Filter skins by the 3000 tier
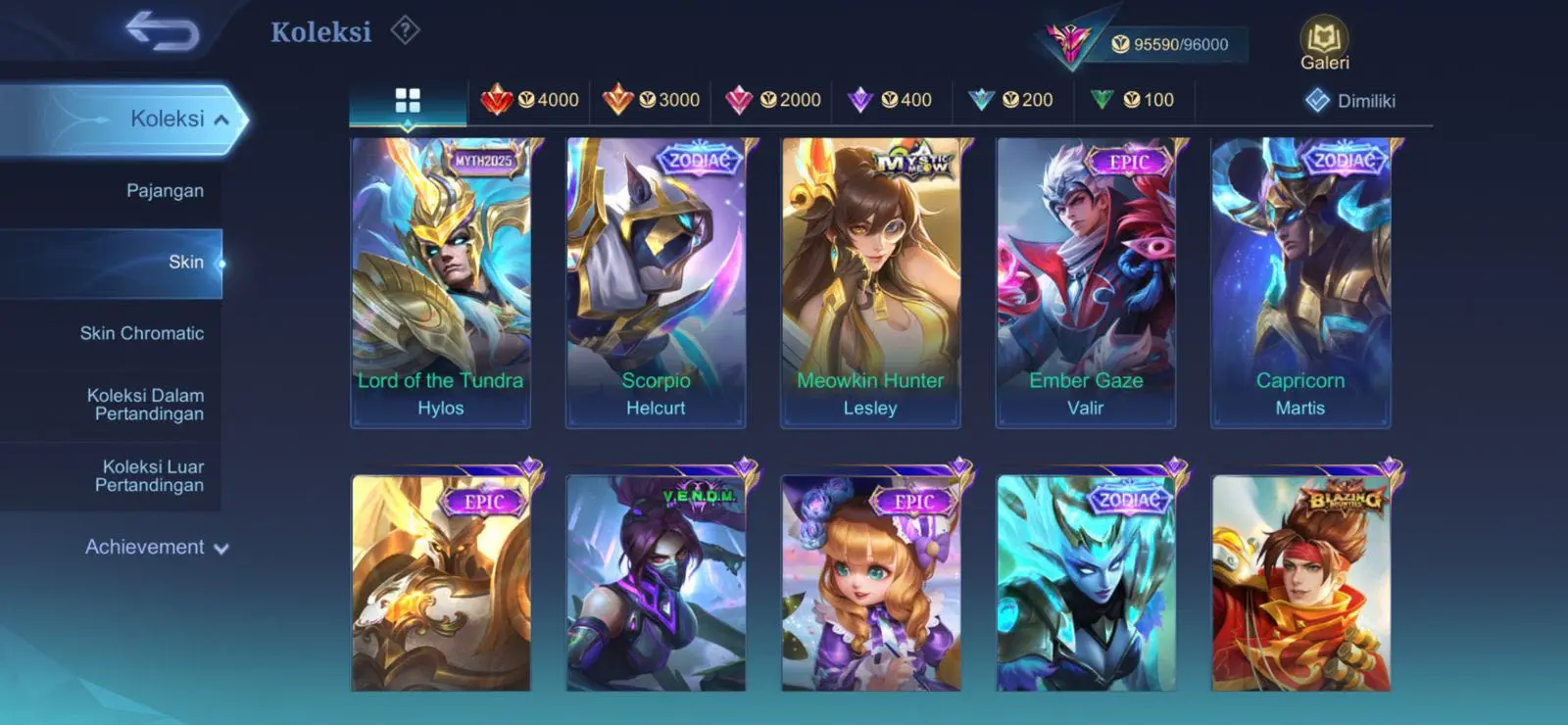Image resolution: width=1568 pixels, height=725 pixels. [x=651, y=100]
